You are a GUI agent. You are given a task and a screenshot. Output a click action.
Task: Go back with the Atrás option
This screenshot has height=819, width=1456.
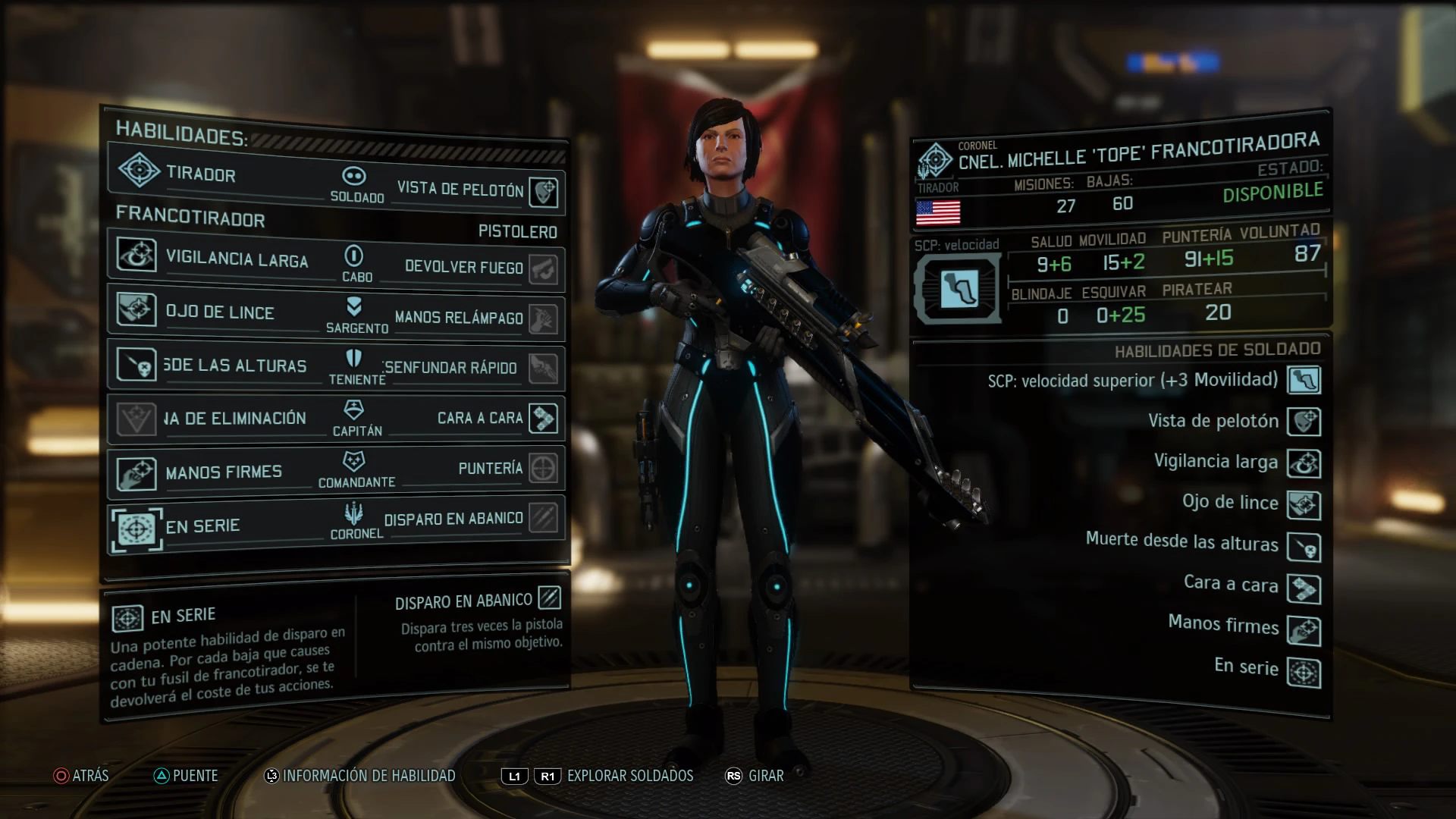[x=81, y=776]
